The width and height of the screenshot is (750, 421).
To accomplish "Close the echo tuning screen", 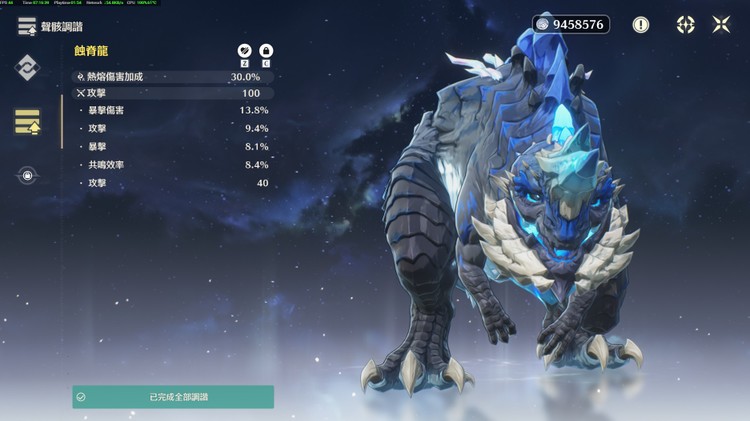I will tap(721, 25).
